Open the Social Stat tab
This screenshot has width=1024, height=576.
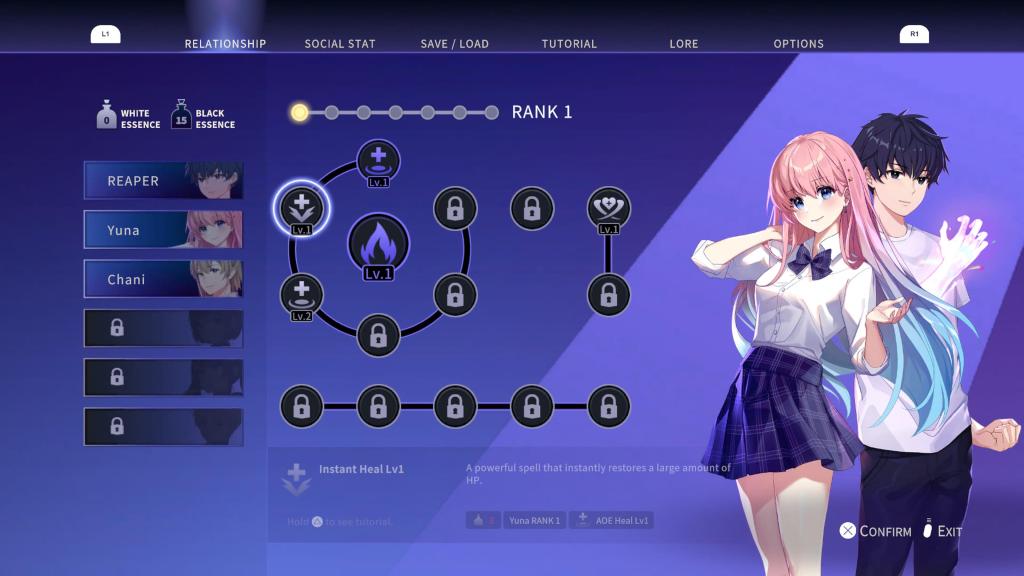341,44
